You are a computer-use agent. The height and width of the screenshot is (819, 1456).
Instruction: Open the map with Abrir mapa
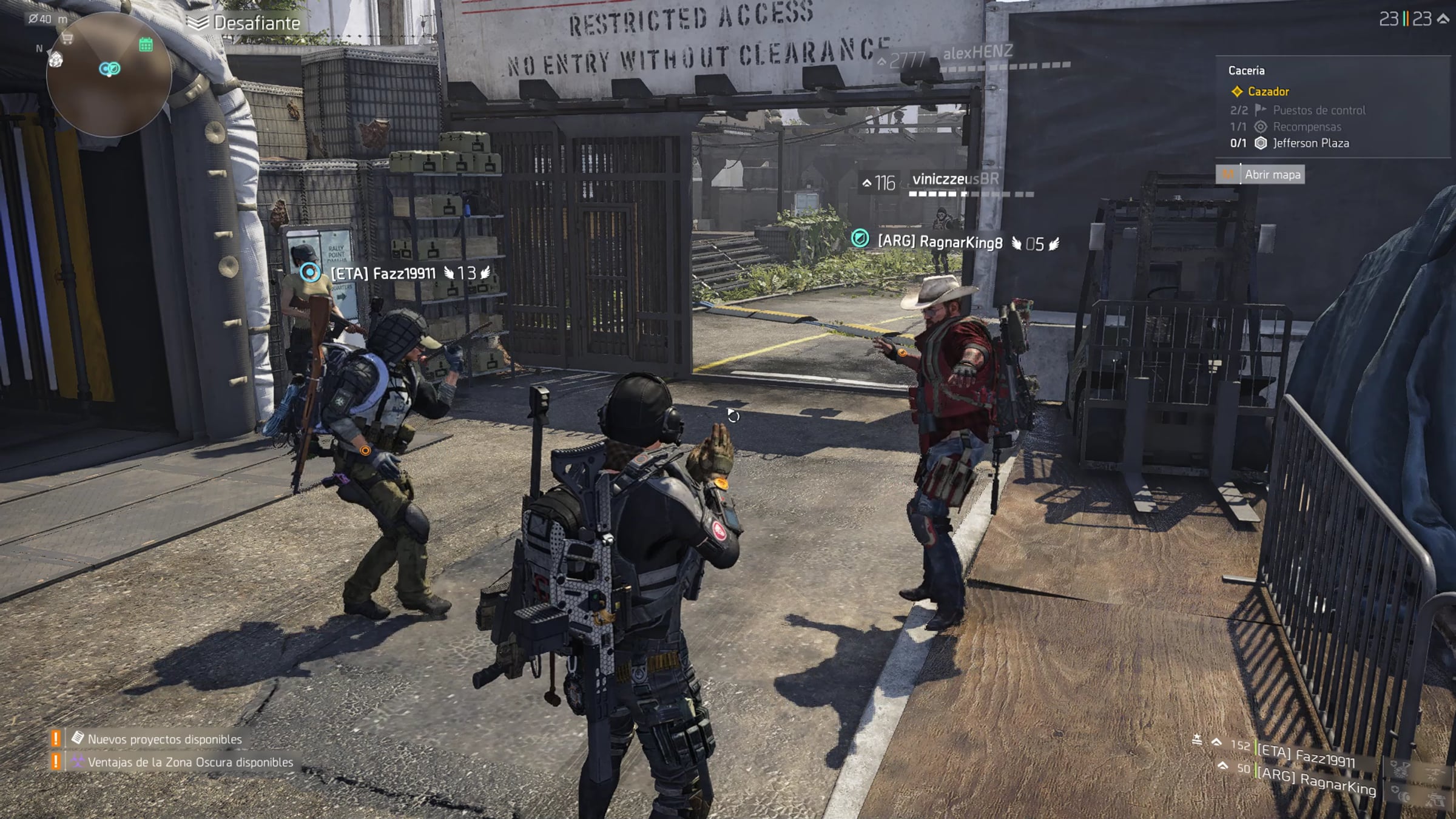click(1272, 175)
